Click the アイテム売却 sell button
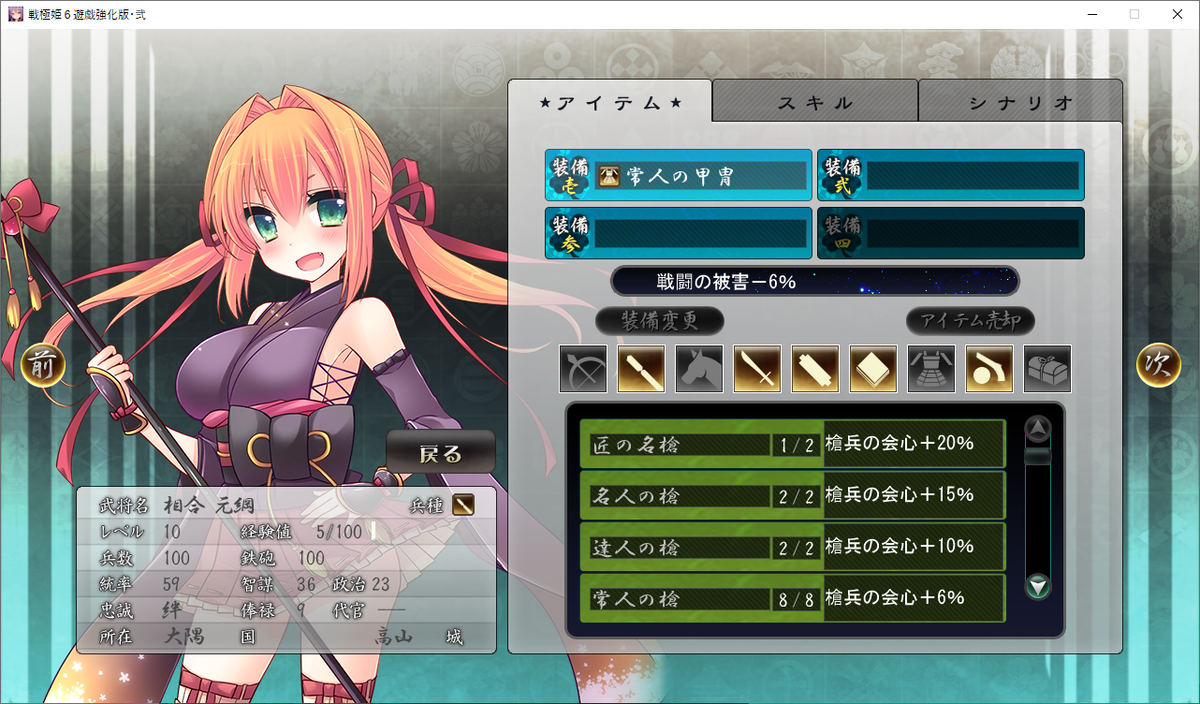Screen dimensions: 1200x704 tap(970, 321)
